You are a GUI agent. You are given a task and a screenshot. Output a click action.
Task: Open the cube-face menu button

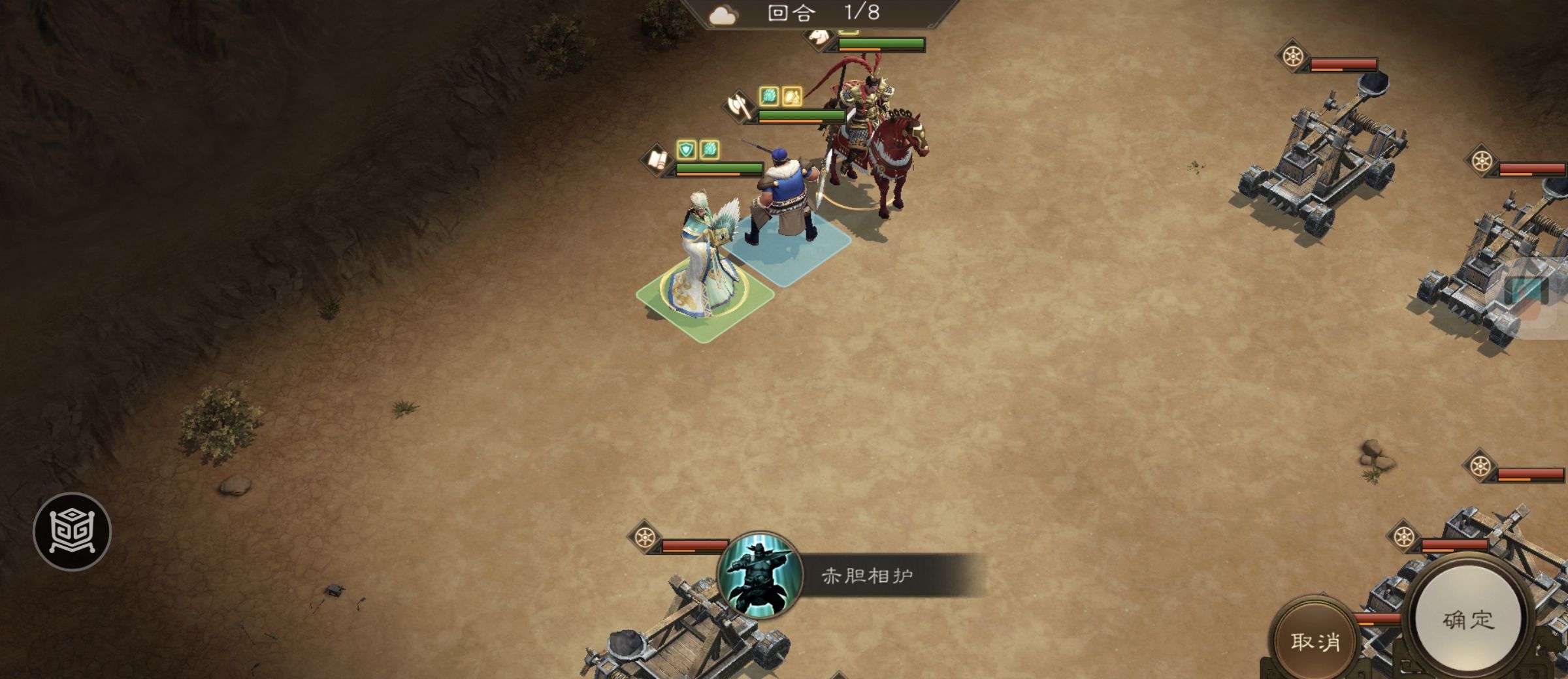coord(72,531)
